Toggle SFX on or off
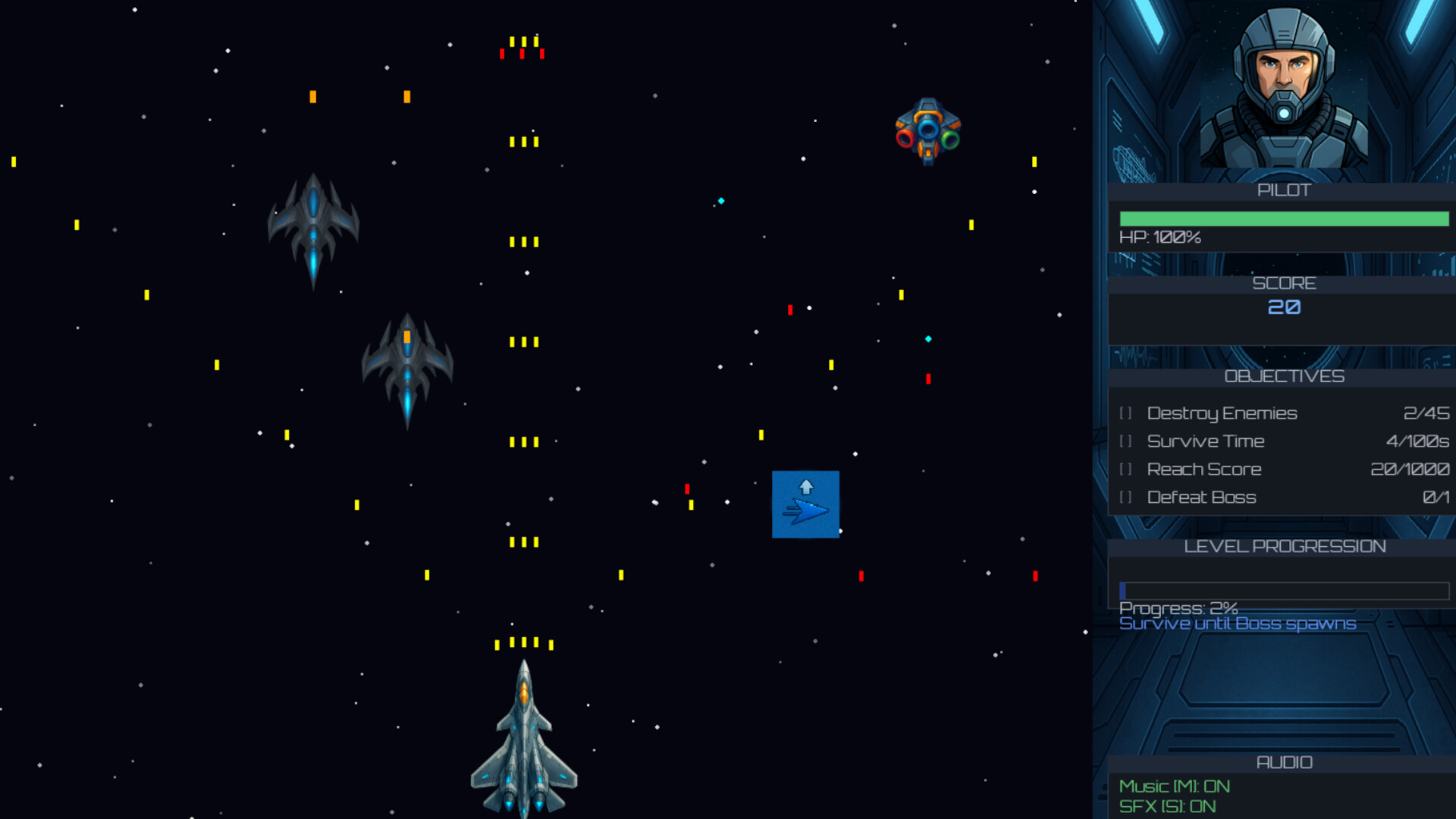This screenshot has width=1456, height=819. click(x=1165, y=806)
